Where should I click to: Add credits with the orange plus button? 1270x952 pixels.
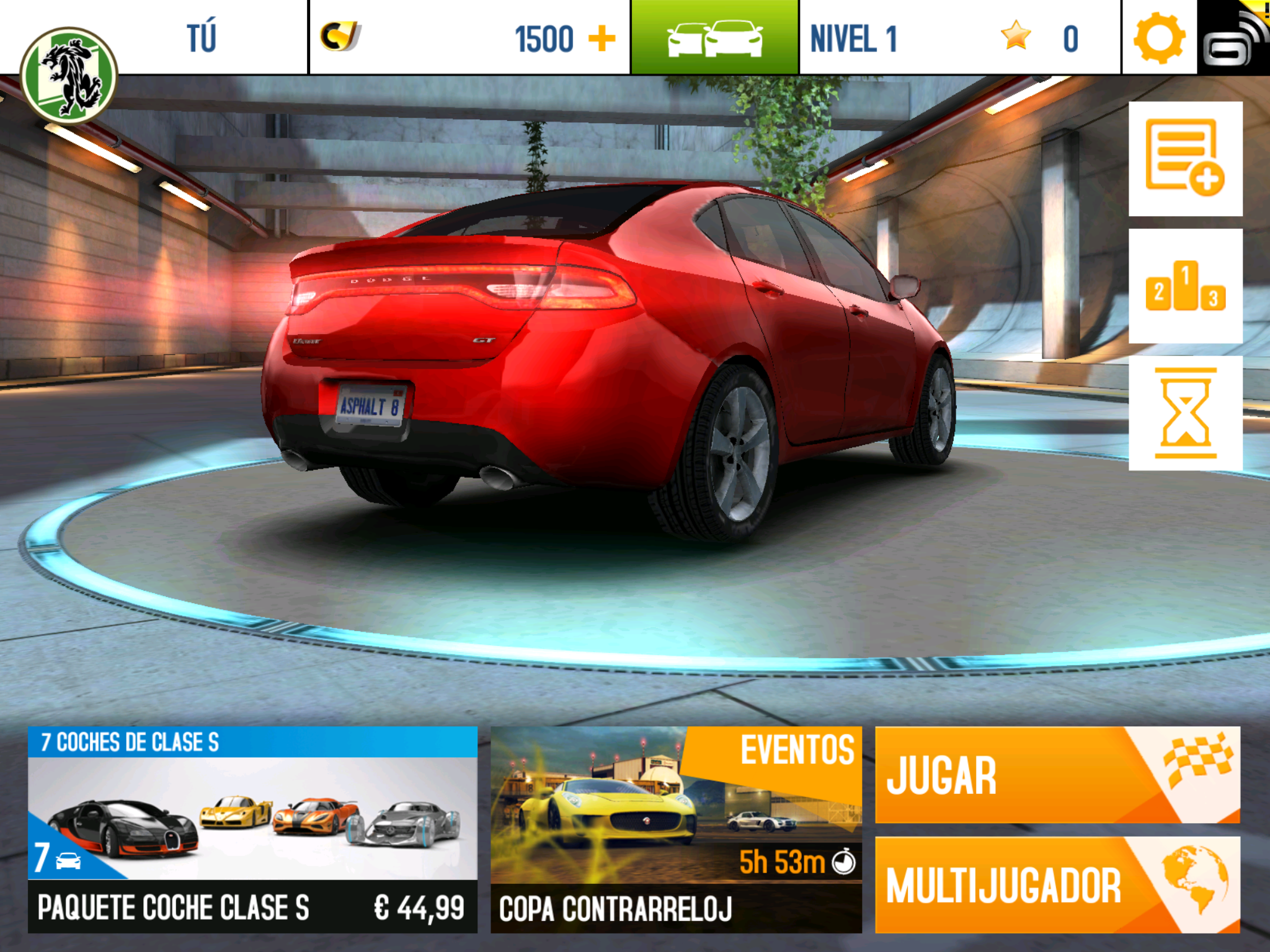coord(602,38)
